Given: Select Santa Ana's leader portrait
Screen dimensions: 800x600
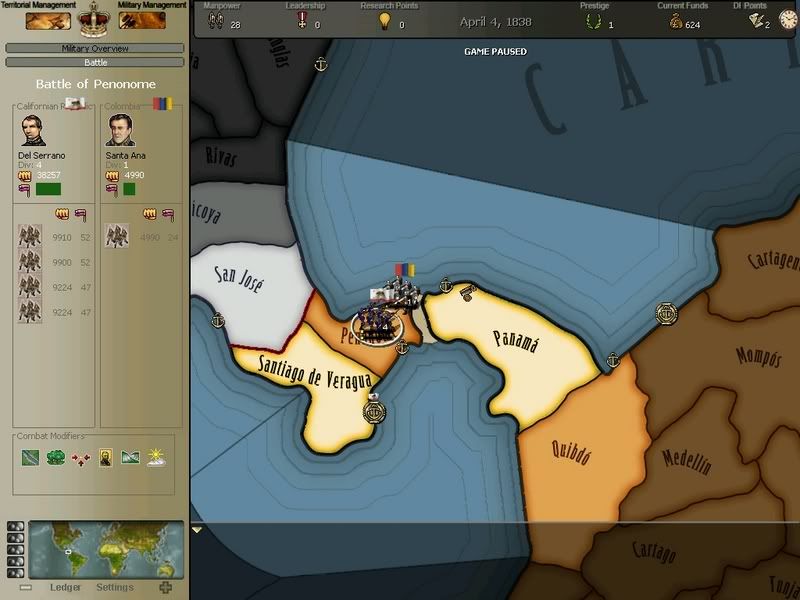Looking at the screenshot, I should tap(120, 131).
